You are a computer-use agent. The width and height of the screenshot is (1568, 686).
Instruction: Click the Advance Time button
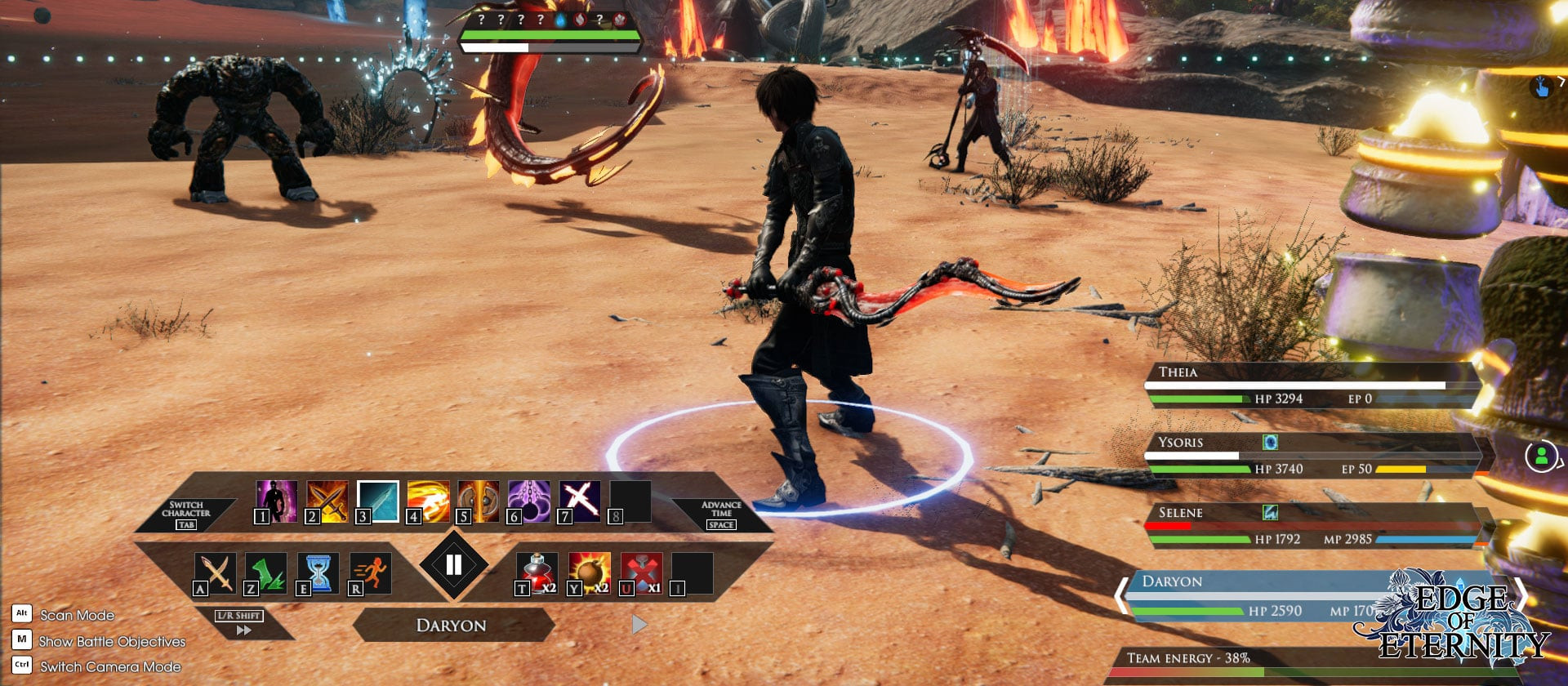pos(721,514)
